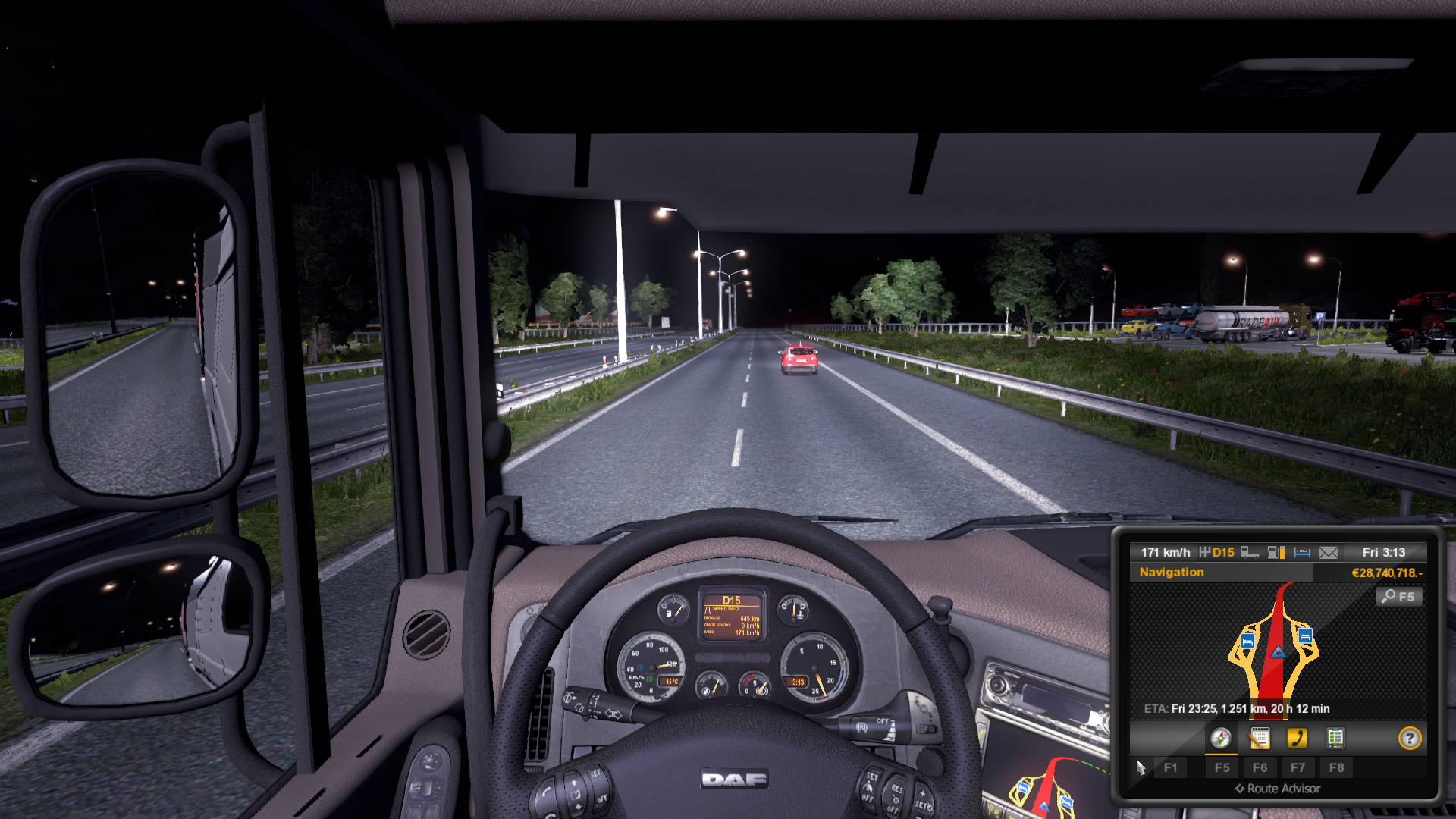Image resolution: width=1456 pixels, height=819 pixels.
Task: Select the Route Advisor navigation map
Action: 1277,643
